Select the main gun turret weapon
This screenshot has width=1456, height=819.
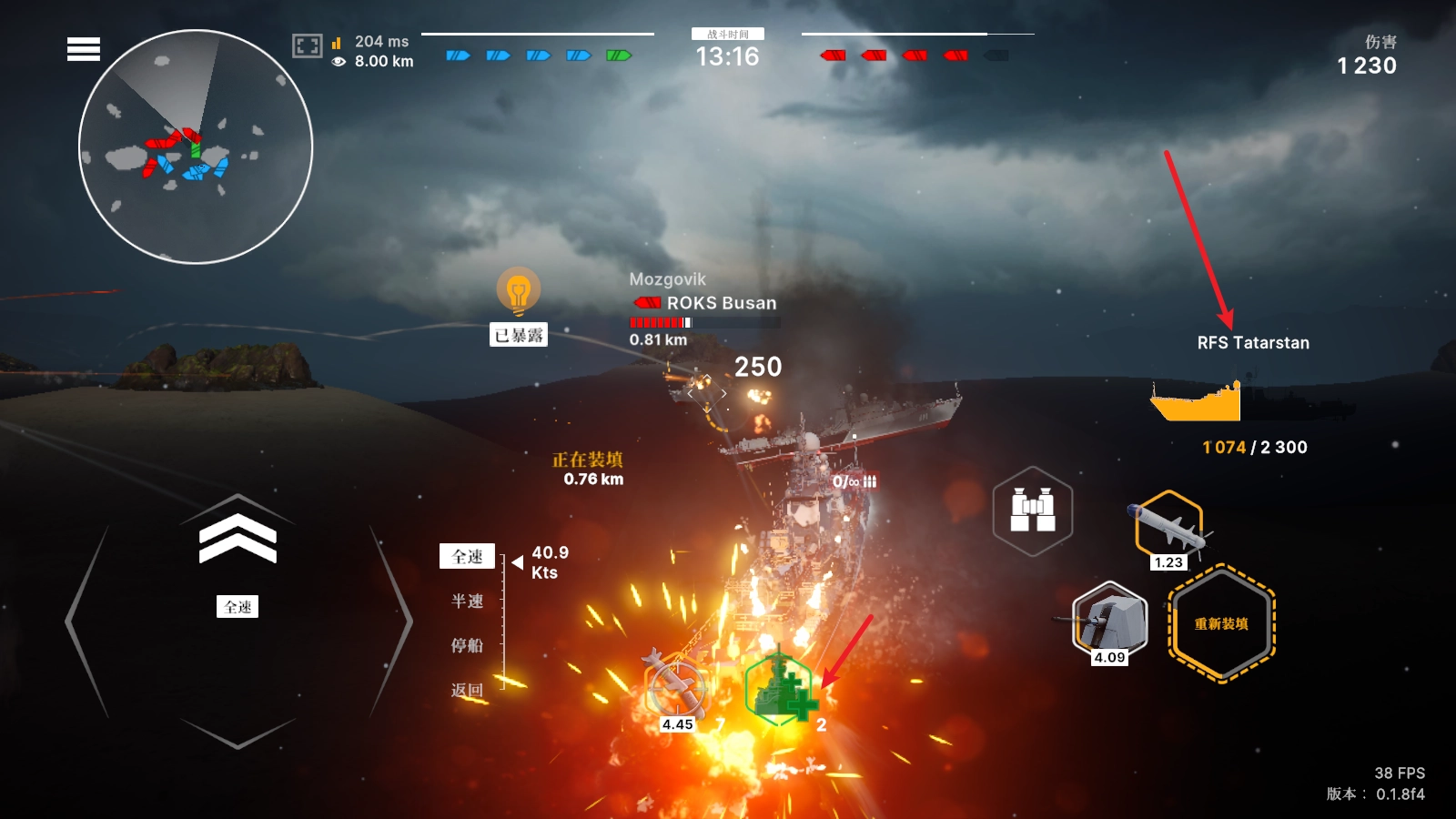1109,621
